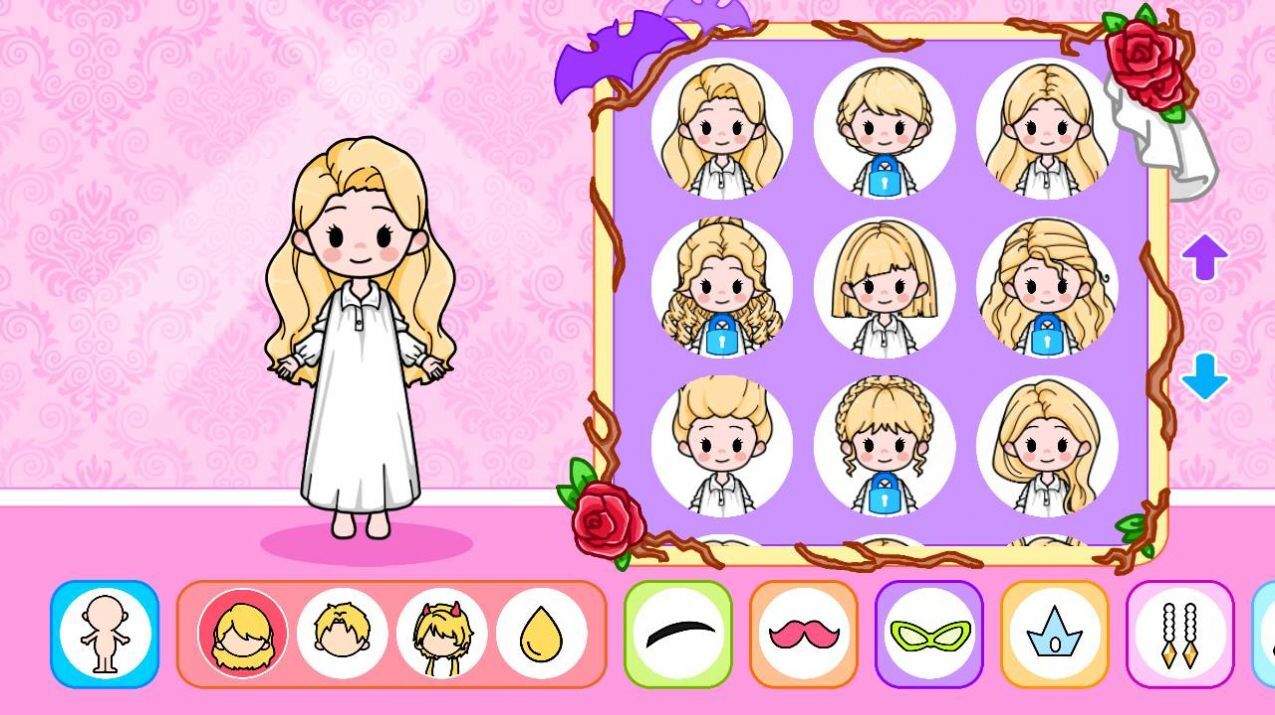Image resolution: width=1275 pixels, height=715 pixels.
Task: Open the green mask category
Action: tap(930, 634)
